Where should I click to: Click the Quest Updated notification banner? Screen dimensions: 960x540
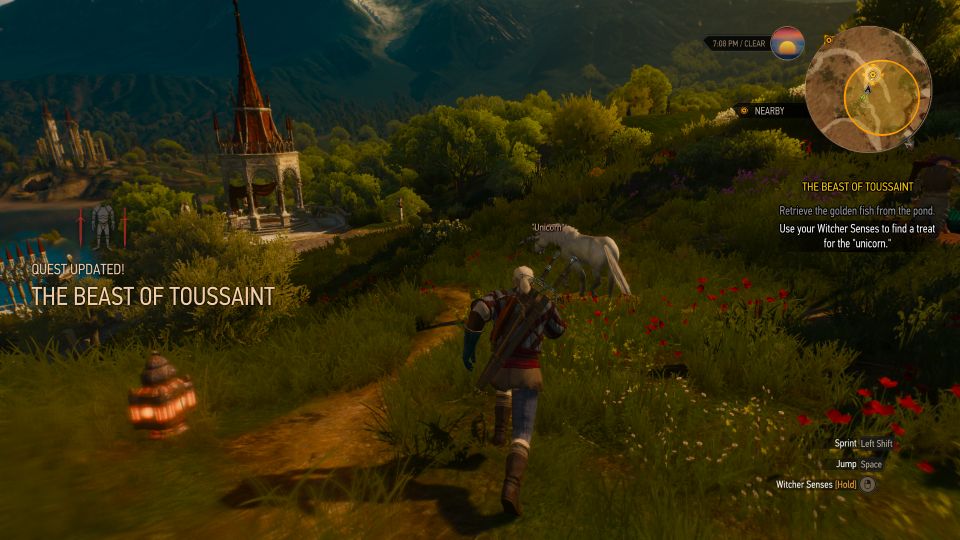pyautogui.click(x=152, y=287)
